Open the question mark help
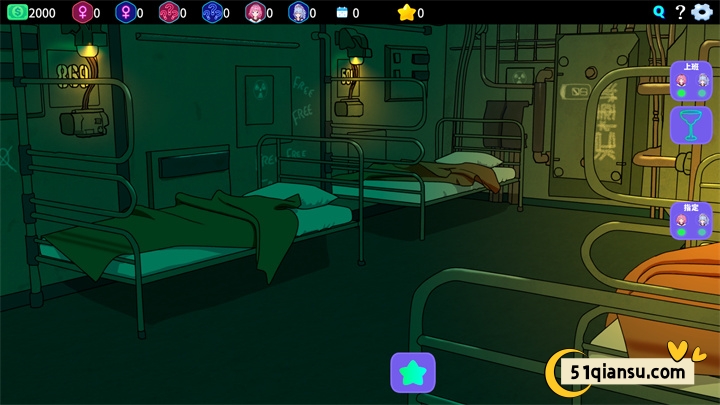Image resolution: width=720 pixels, height=405 pixels. pos(680,12)
